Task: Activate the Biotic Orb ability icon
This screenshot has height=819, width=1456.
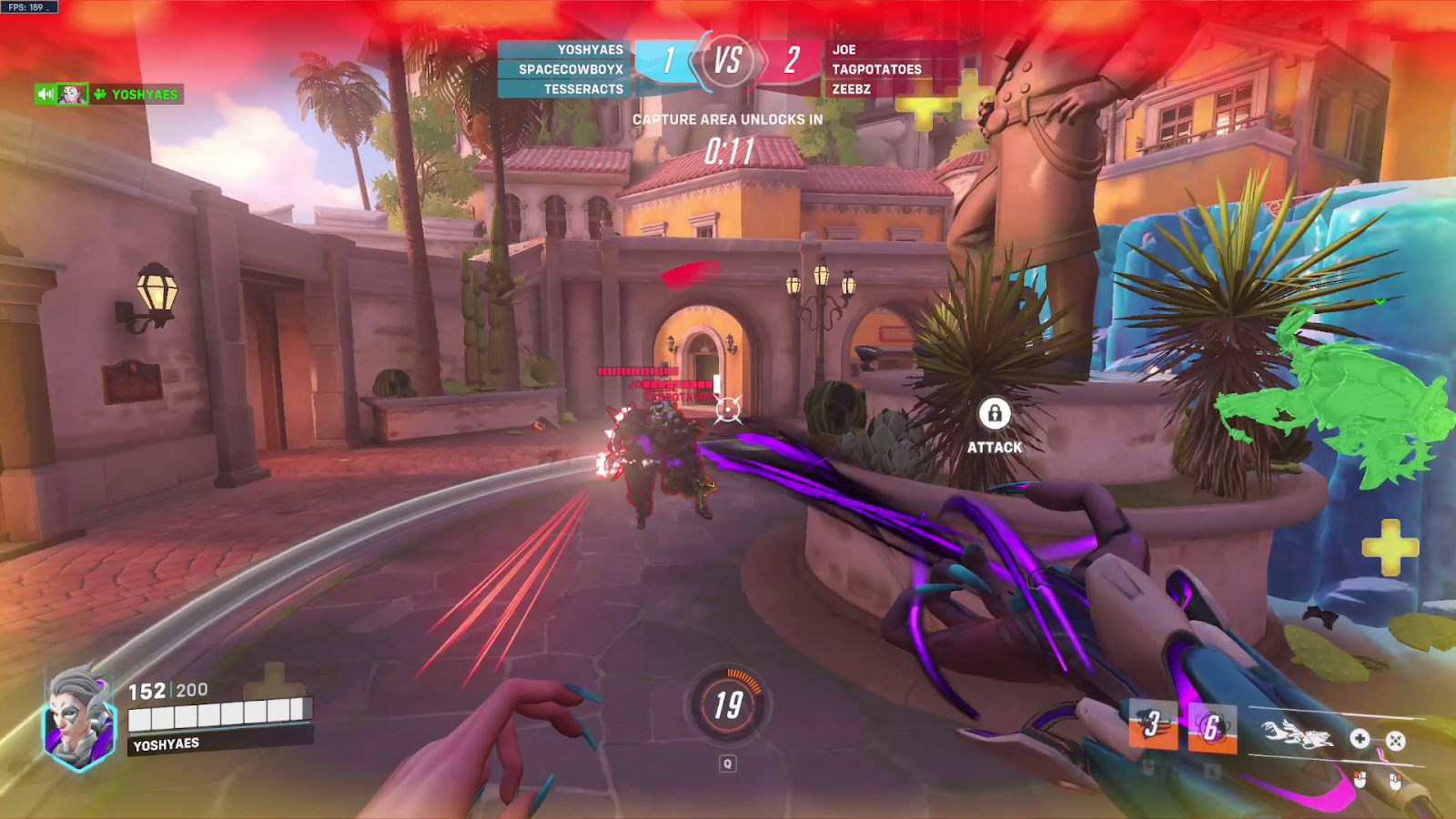Action: coord(1212,728)
